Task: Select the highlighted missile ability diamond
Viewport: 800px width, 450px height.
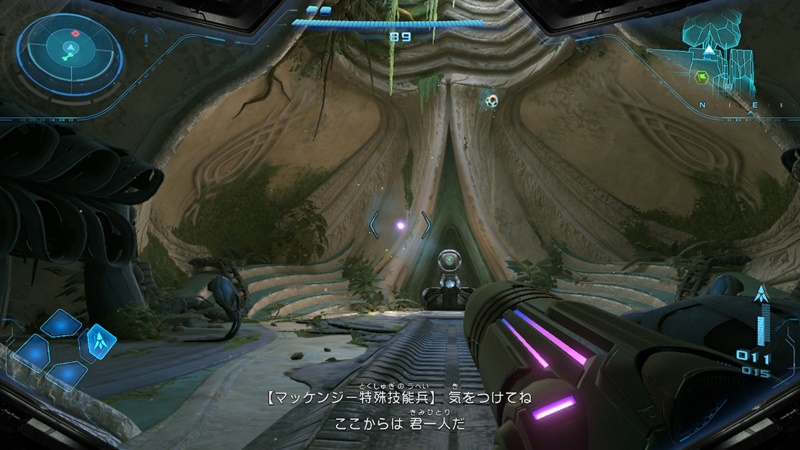Action: pos(98,340)
